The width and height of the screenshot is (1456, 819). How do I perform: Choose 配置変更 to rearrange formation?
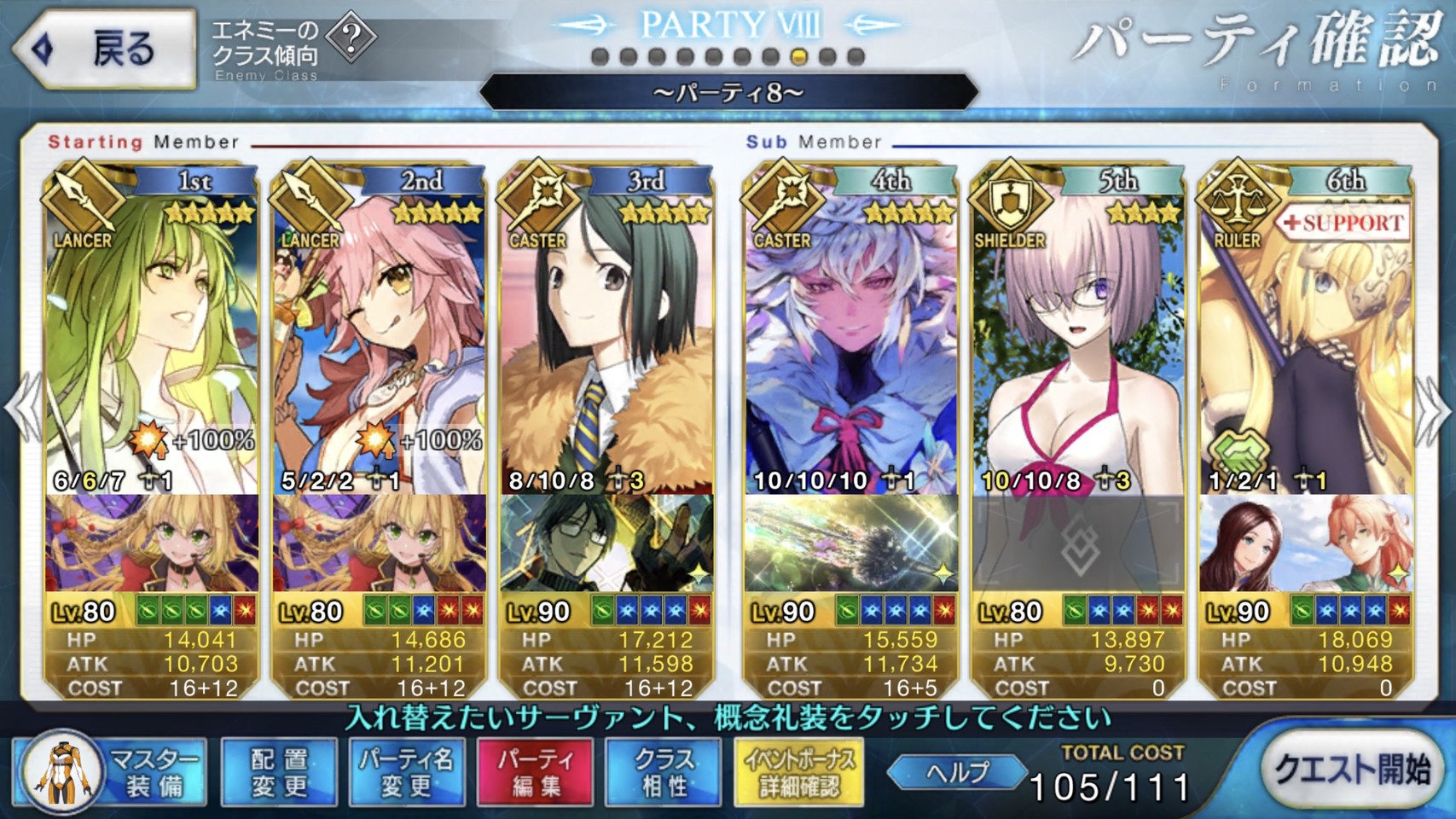pos(279,772)
